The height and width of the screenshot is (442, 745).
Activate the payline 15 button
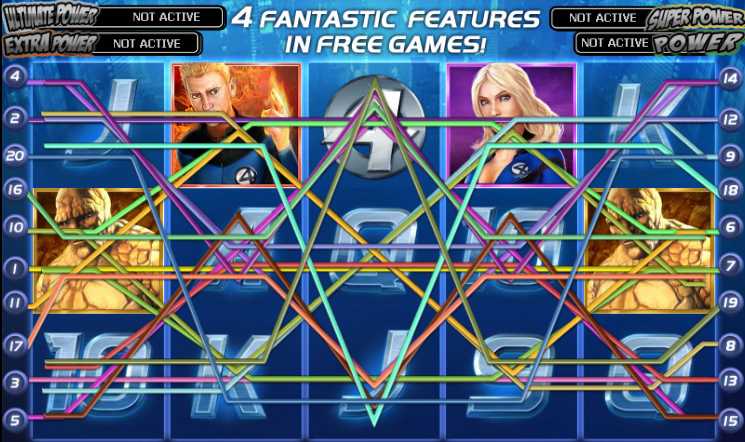click(x=730, y=418)
